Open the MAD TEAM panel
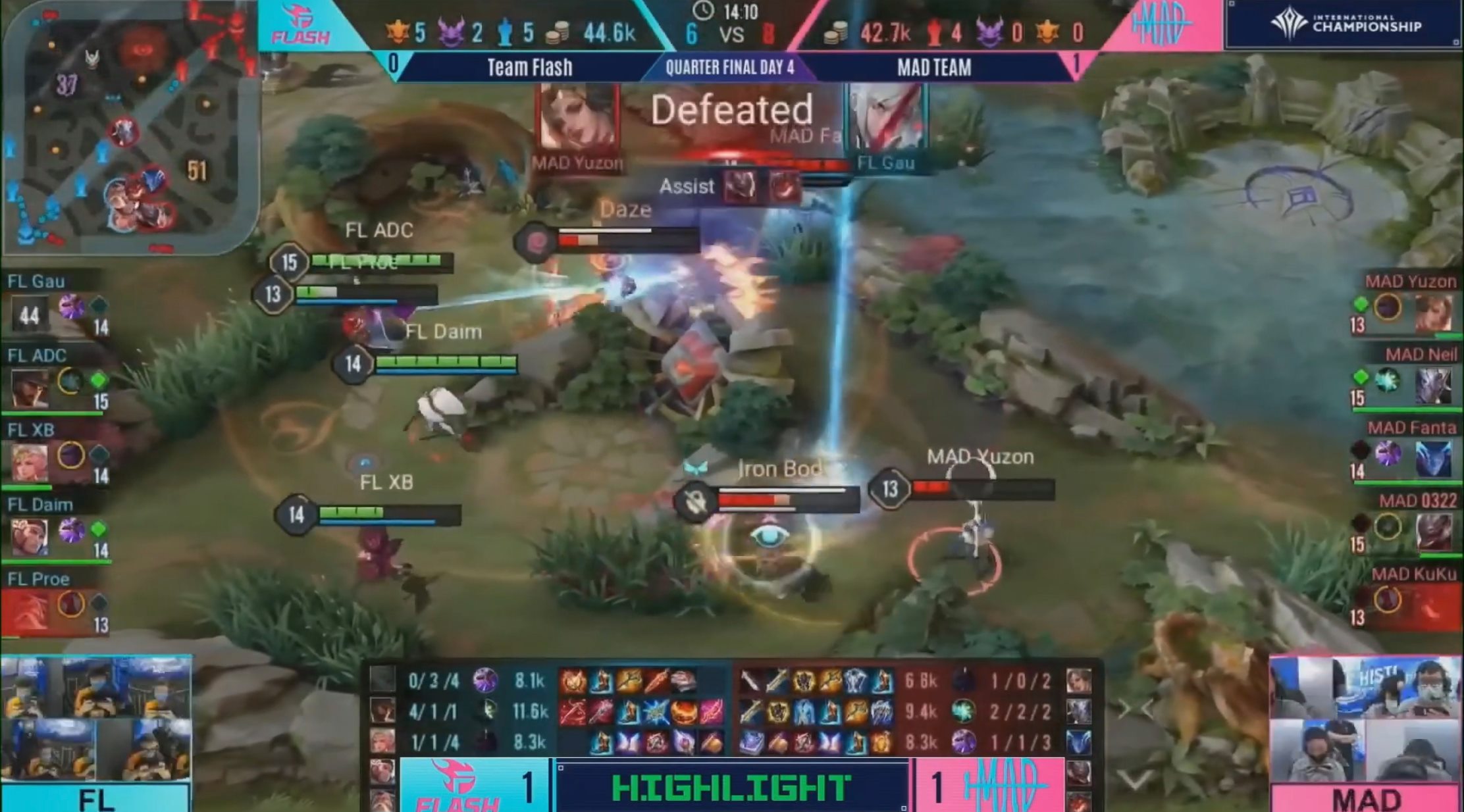The width and height of the screenshot is (1464, 812). (935, 68)
